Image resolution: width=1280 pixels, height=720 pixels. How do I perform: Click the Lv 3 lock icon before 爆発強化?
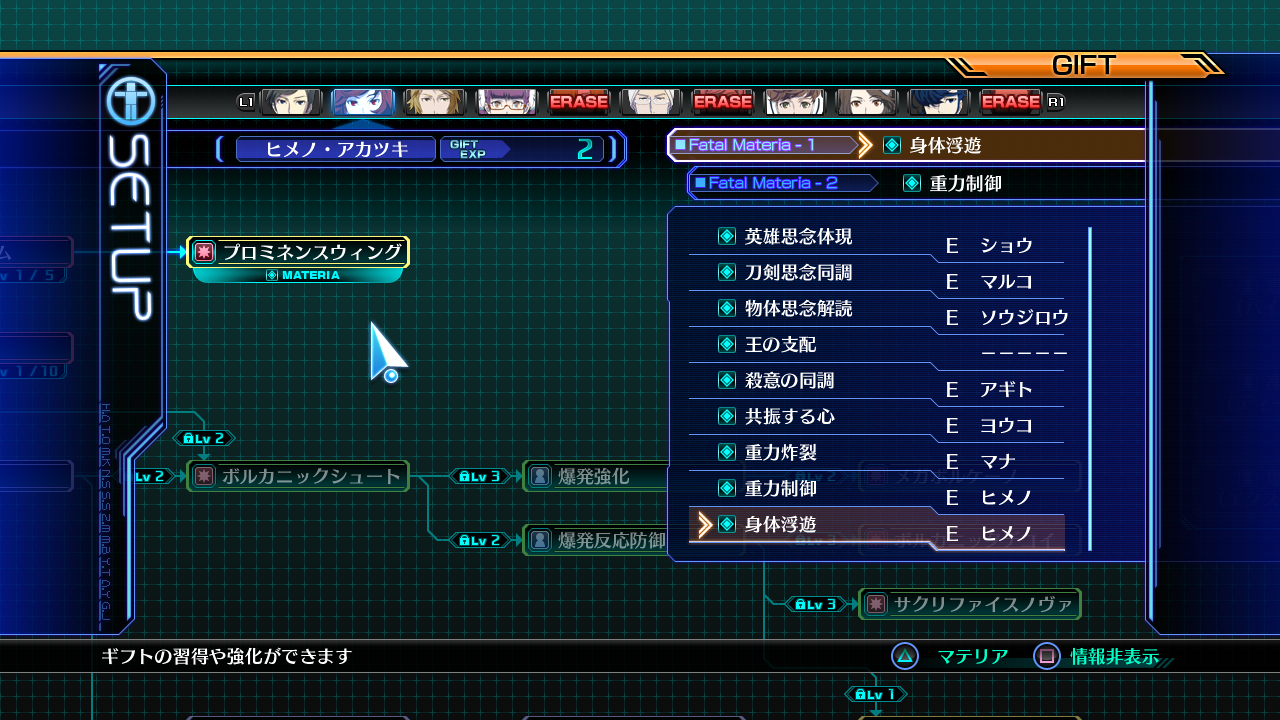[481, 477]
